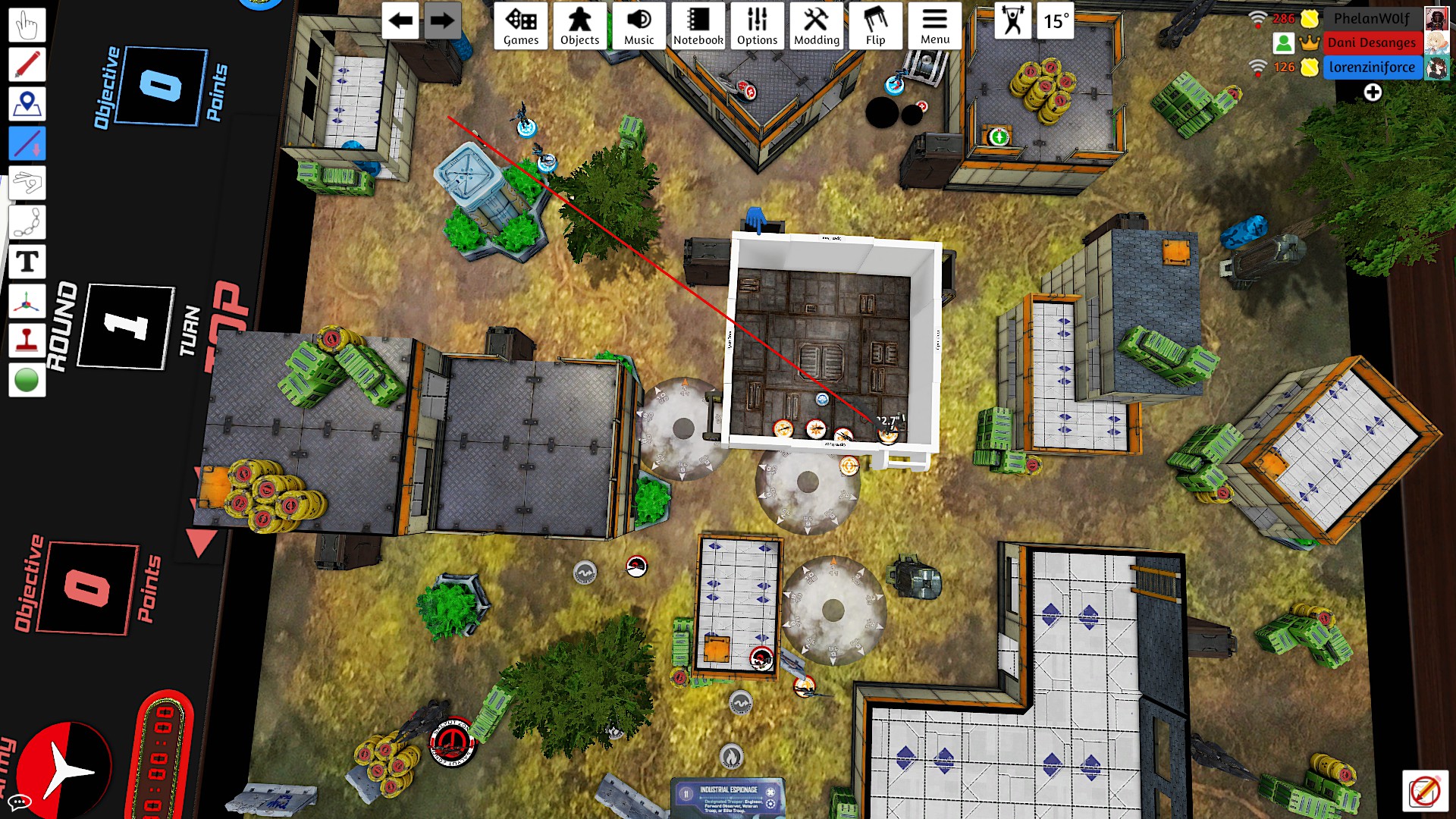
Task: Open the Modding menu
Action: pyautogui.click(x=816, y=26)
